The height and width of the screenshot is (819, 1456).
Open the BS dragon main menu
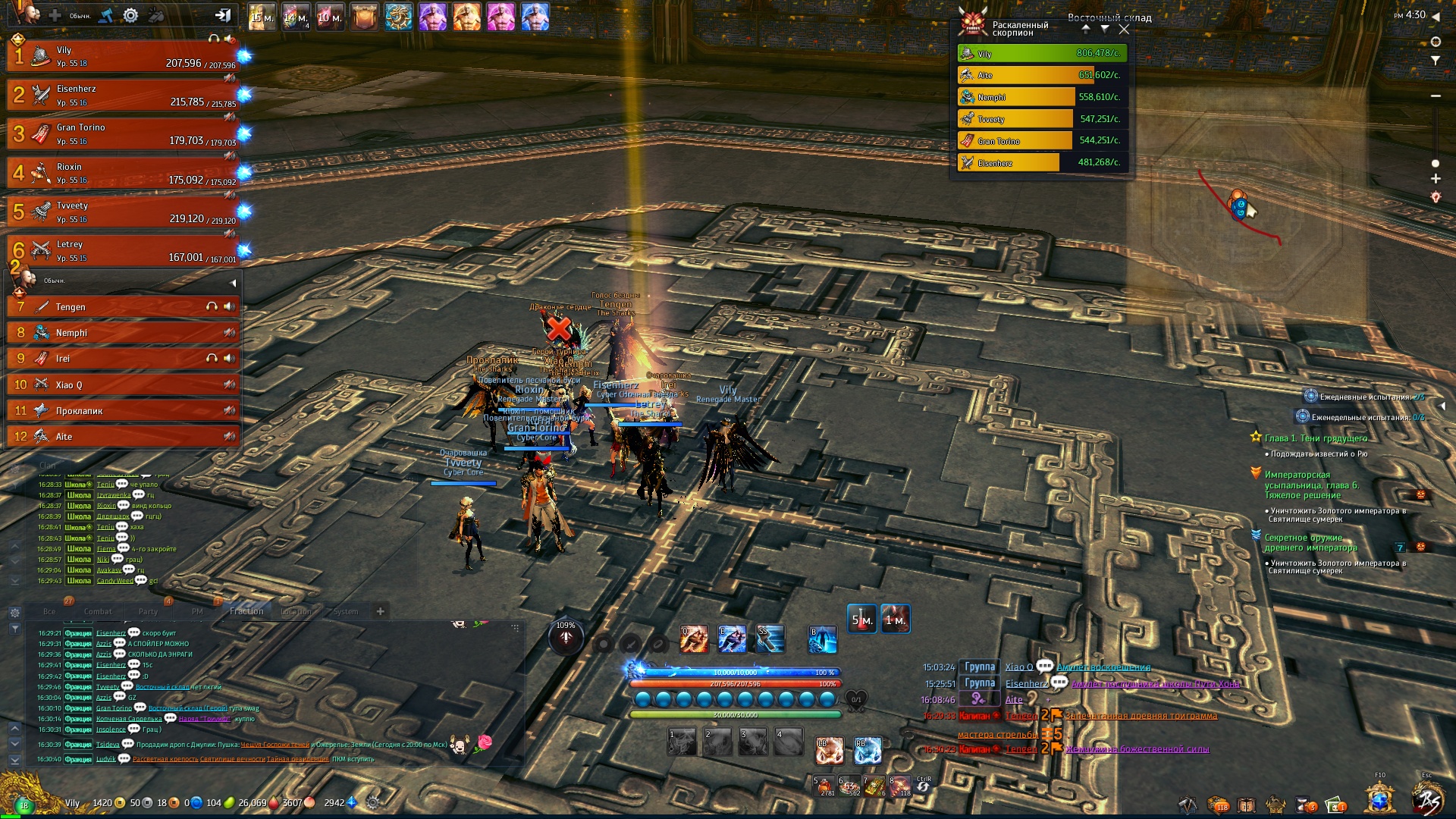click(x=1428, y=800)
